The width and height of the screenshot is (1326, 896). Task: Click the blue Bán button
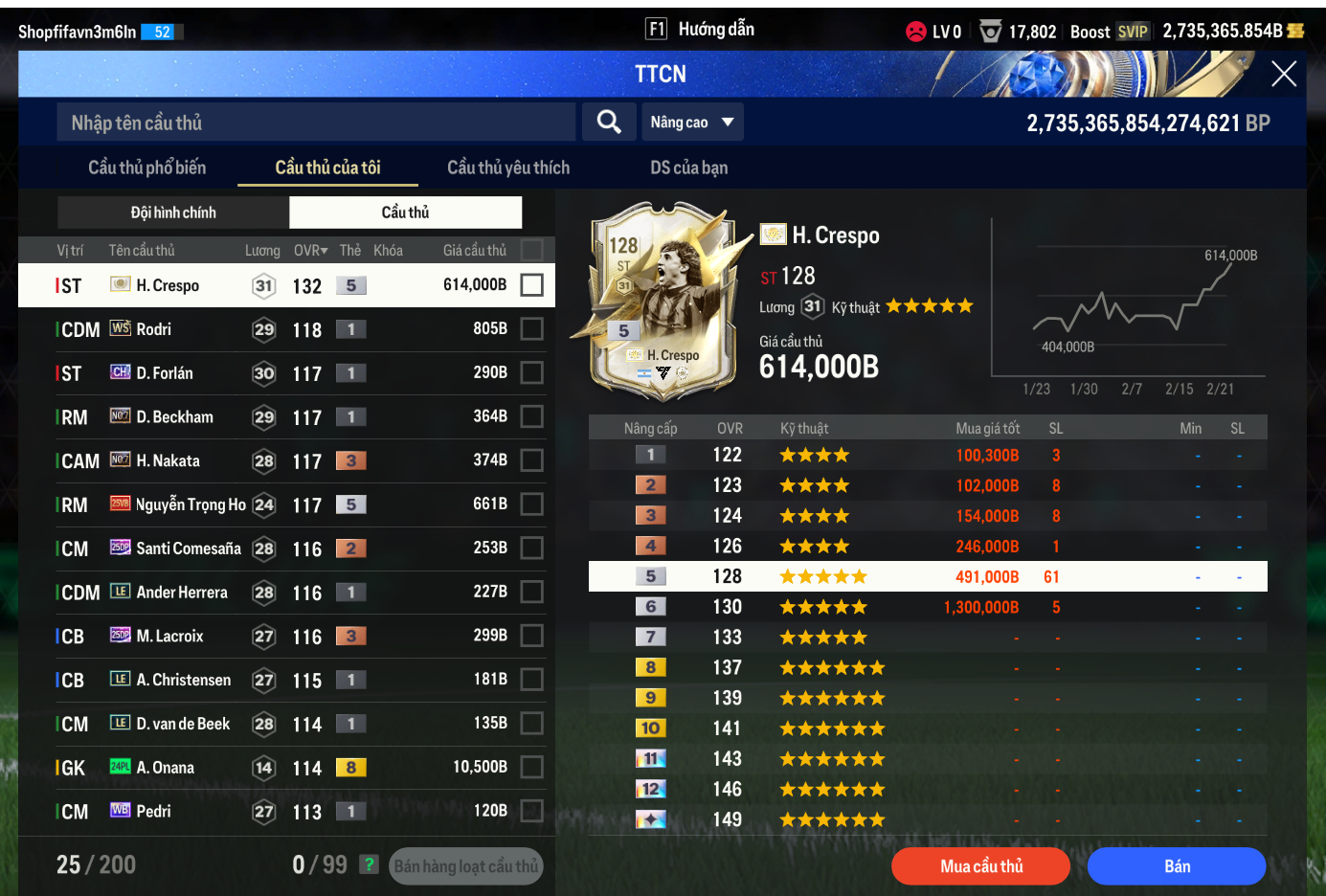pos(1177,866)
